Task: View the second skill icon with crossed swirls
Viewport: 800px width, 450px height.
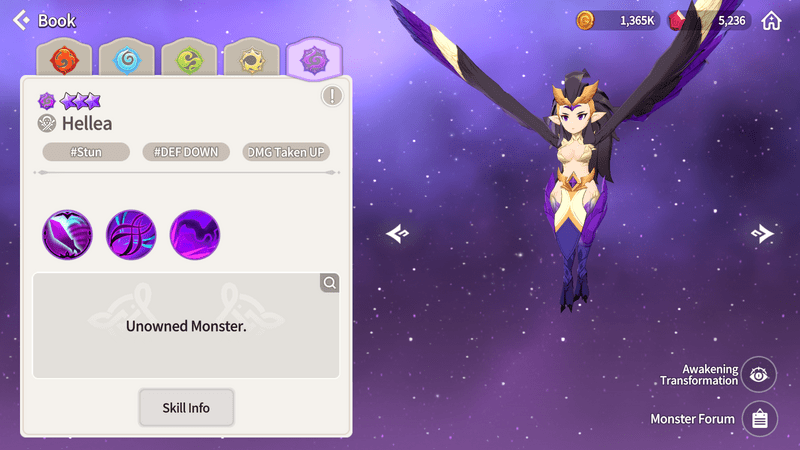Action: pos(131,235)
